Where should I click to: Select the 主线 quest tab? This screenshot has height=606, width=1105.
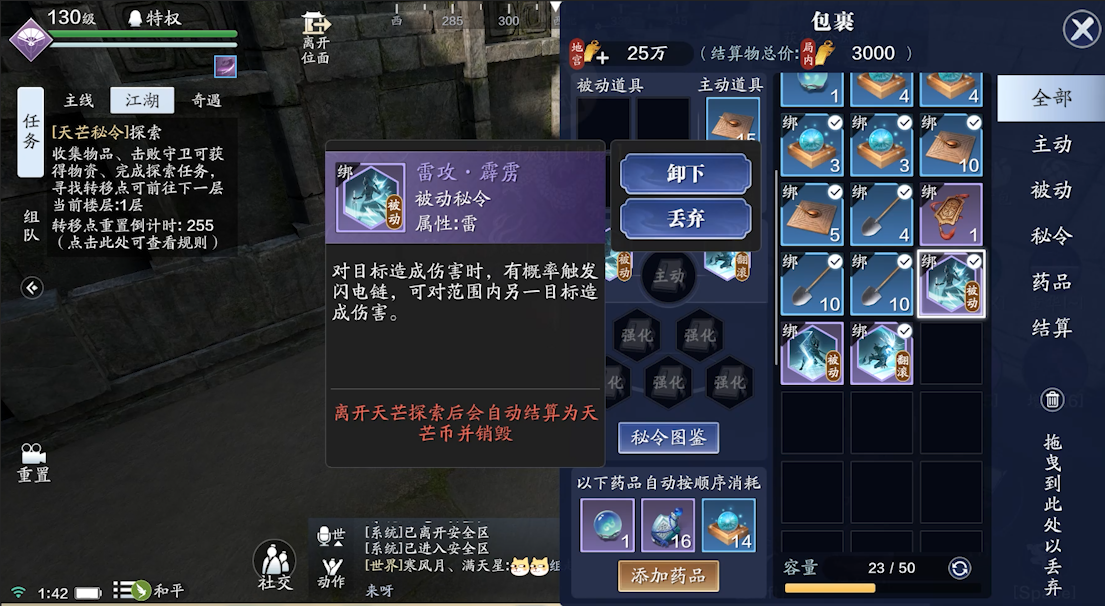click(x=78, y=100)
